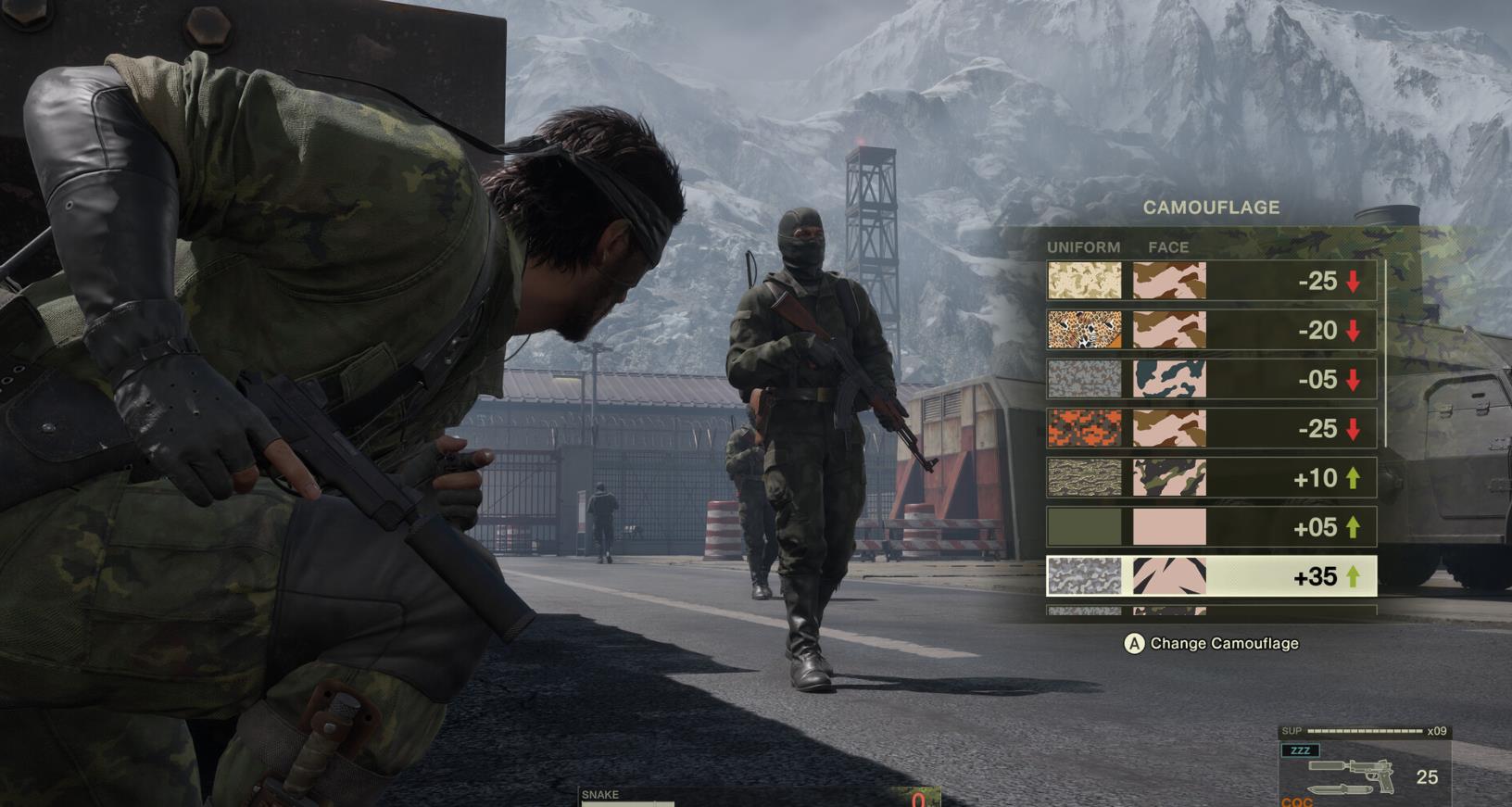
Task: Click the orange flame uniform swatch
Action: pyautogui.click(x=1084, y=429)
